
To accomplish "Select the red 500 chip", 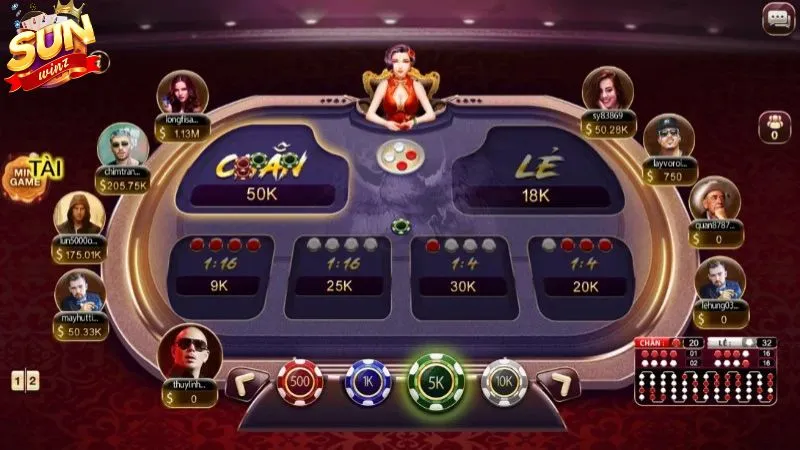I will pyautogui.click(x=300, y=382).
